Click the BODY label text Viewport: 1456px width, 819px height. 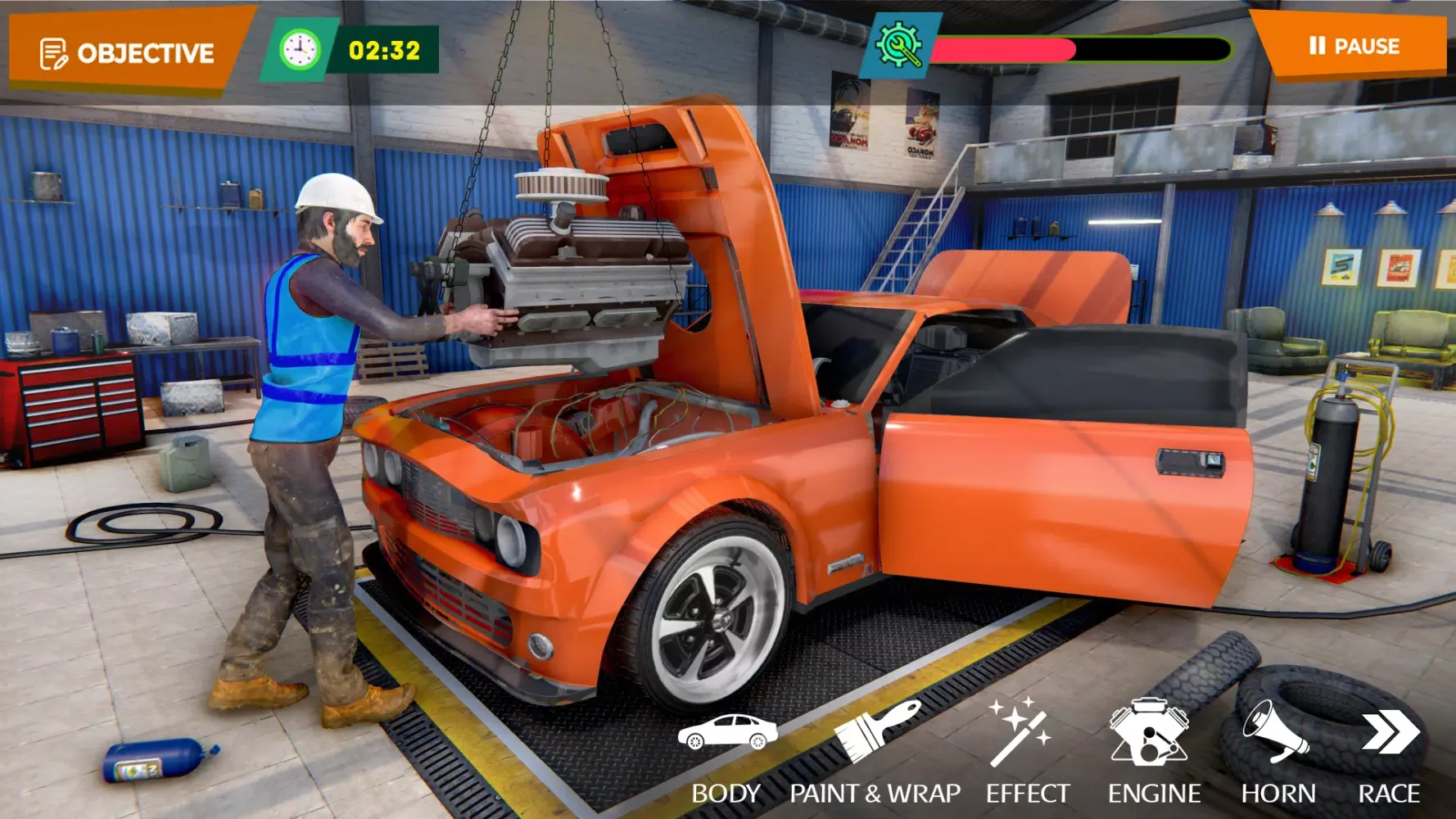click(727, 792)
